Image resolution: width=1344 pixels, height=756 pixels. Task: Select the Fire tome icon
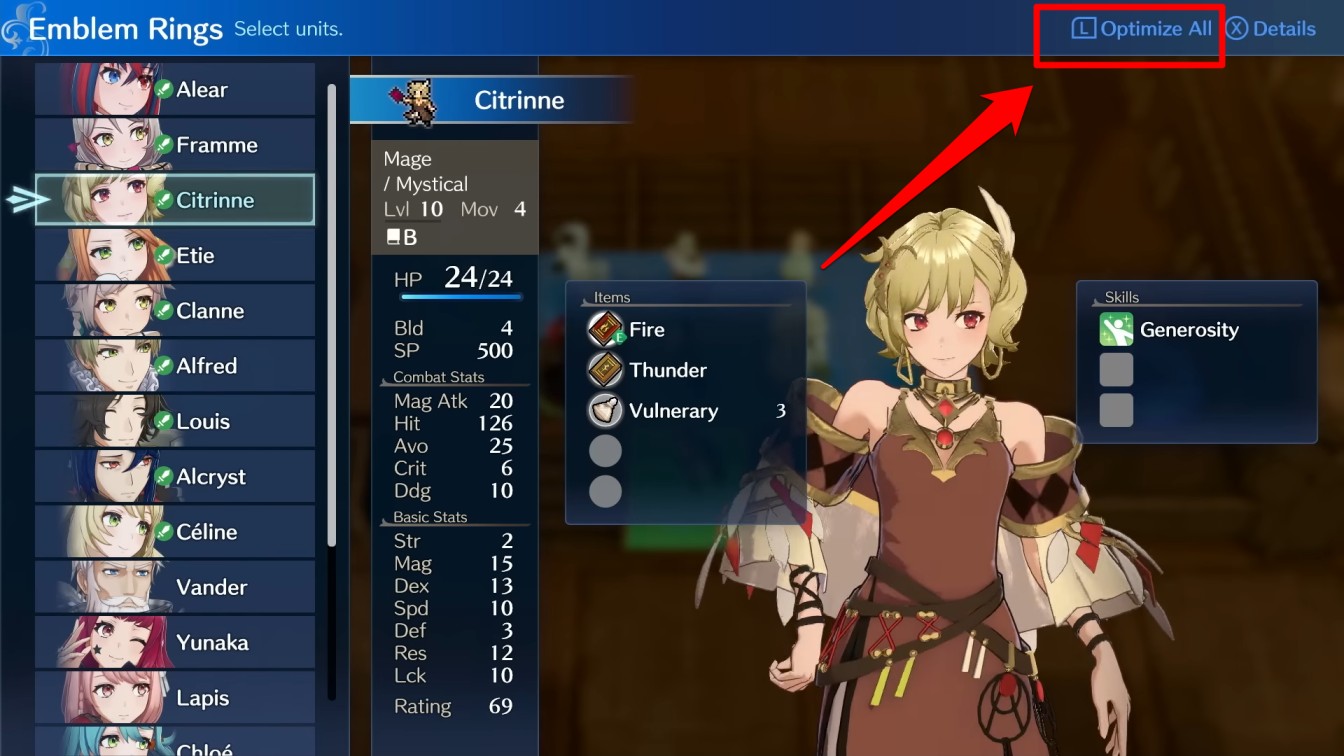pos(605,330)
